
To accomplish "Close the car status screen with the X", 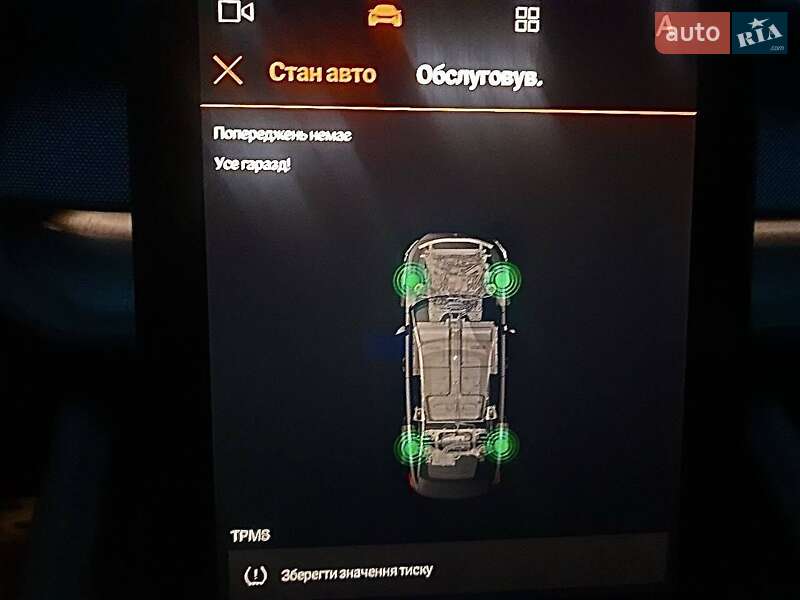I will tap(228, 71).
